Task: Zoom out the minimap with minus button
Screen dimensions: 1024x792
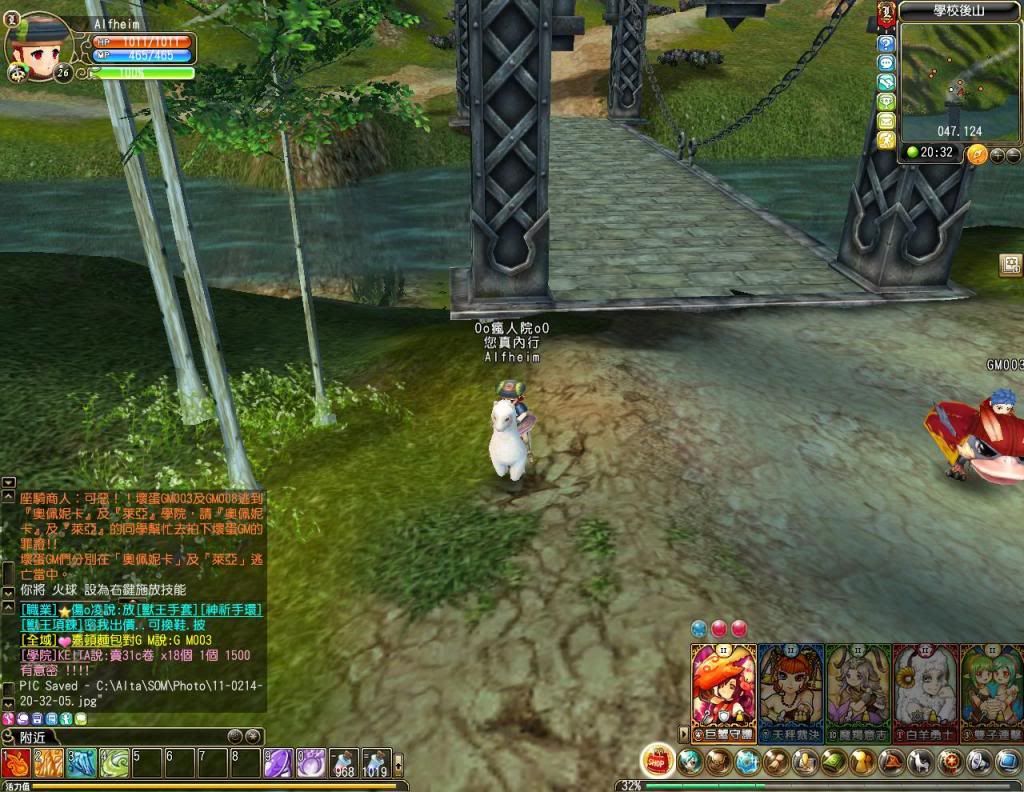Action: click(x=1013, y=155)
